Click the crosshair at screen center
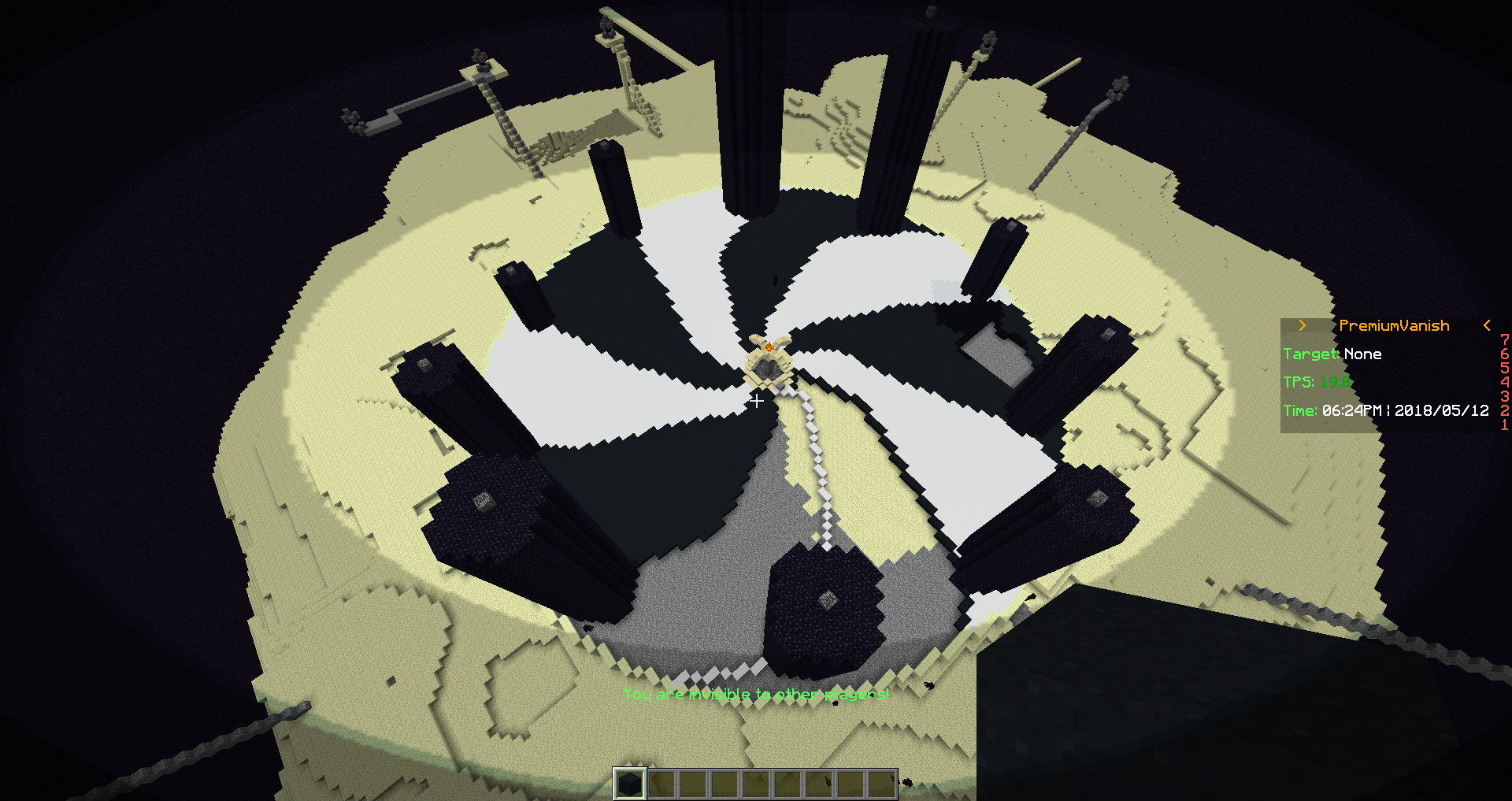 point(756,401)
